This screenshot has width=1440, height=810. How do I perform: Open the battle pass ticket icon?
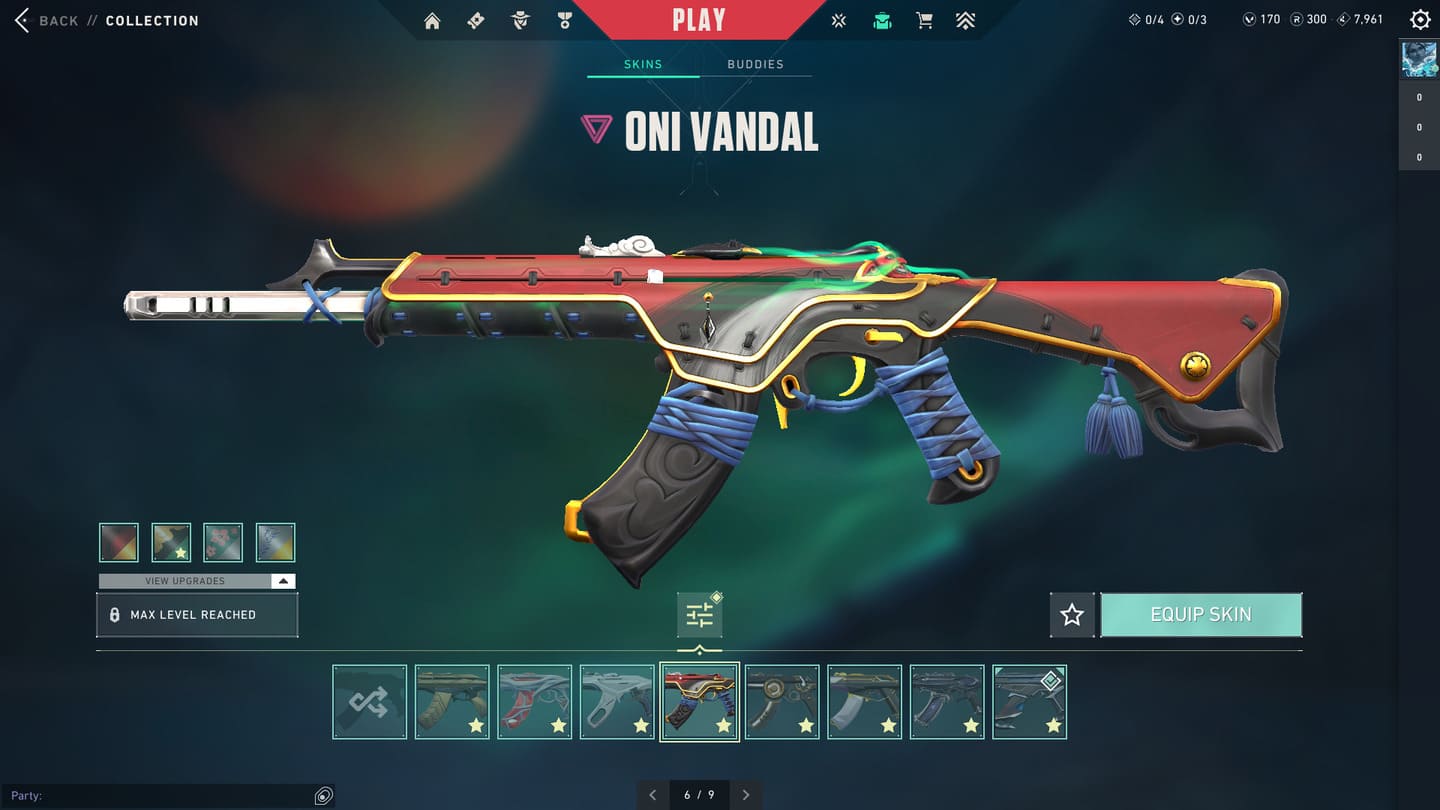pos(476,20)
